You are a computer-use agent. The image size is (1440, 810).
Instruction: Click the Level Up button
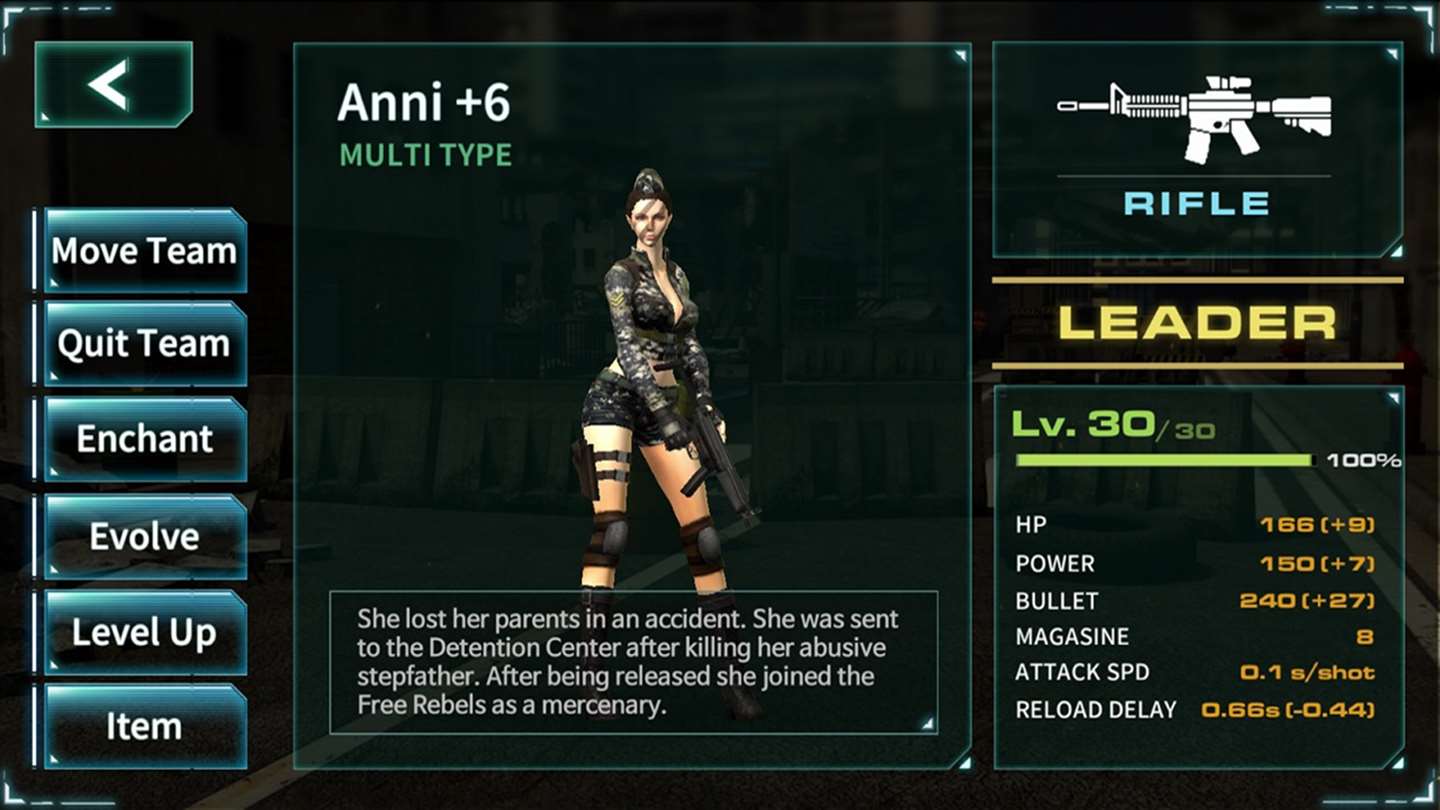[x=145, y=632]
